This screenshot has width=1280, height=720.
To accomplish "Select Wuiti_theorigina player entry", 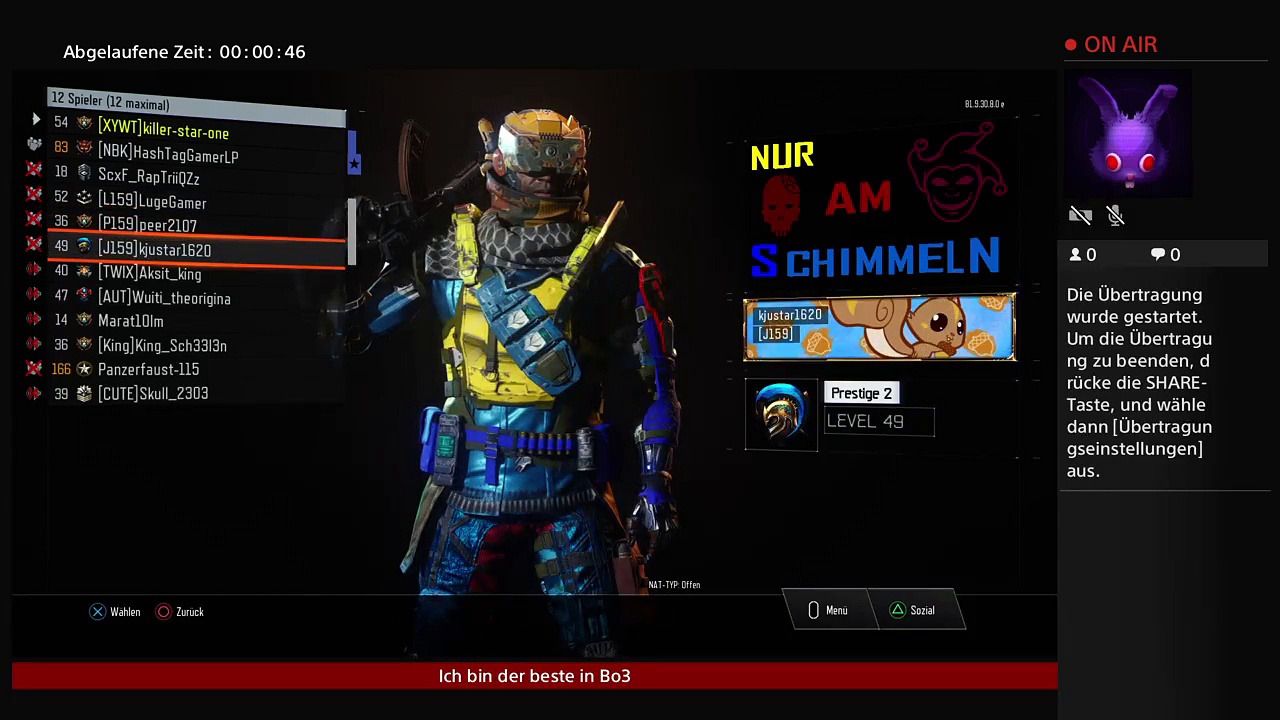I will pos(164,297).
